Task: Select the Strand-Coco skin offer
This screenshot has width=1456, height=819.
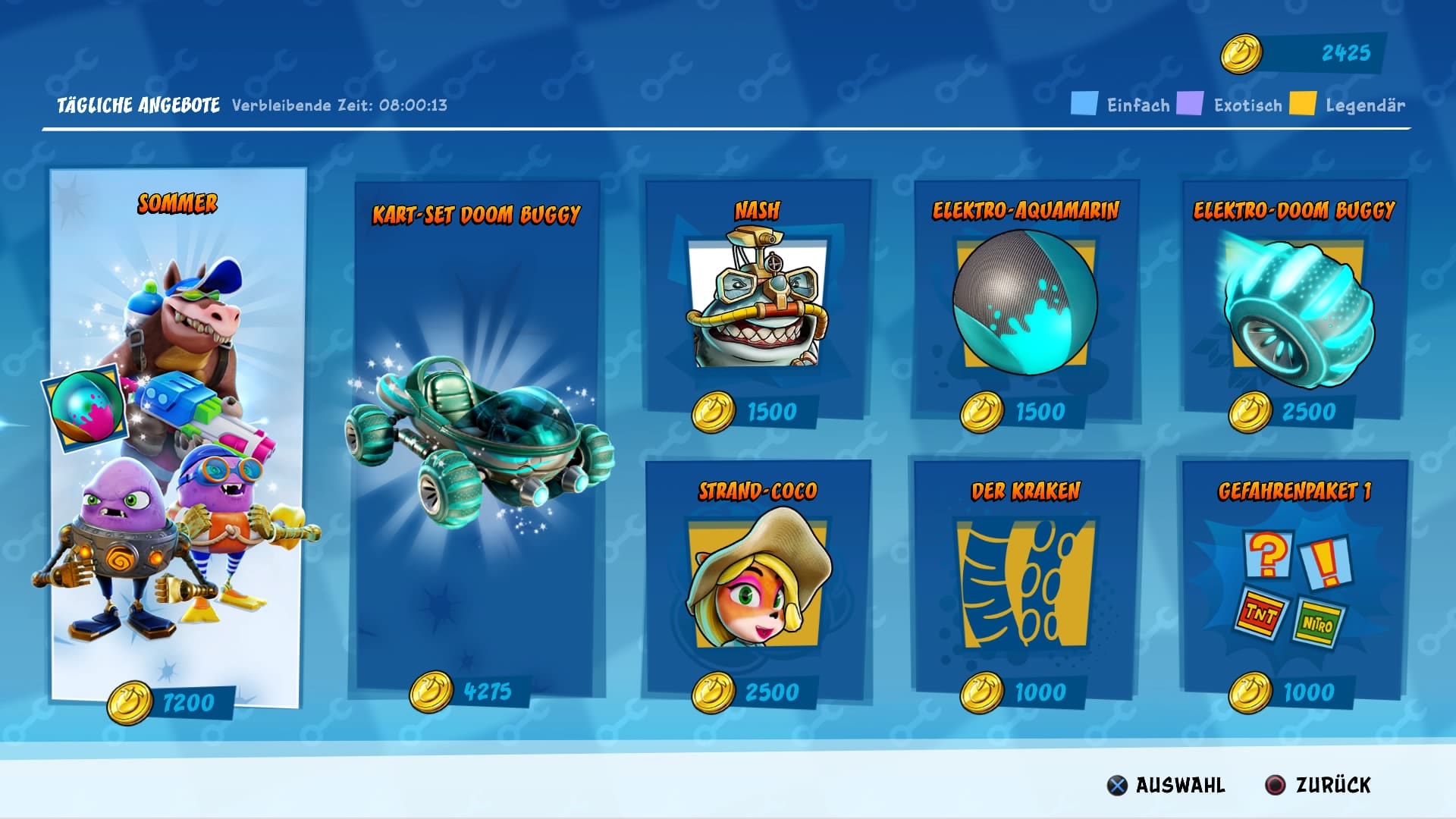Action: click(x=757, y=580)
